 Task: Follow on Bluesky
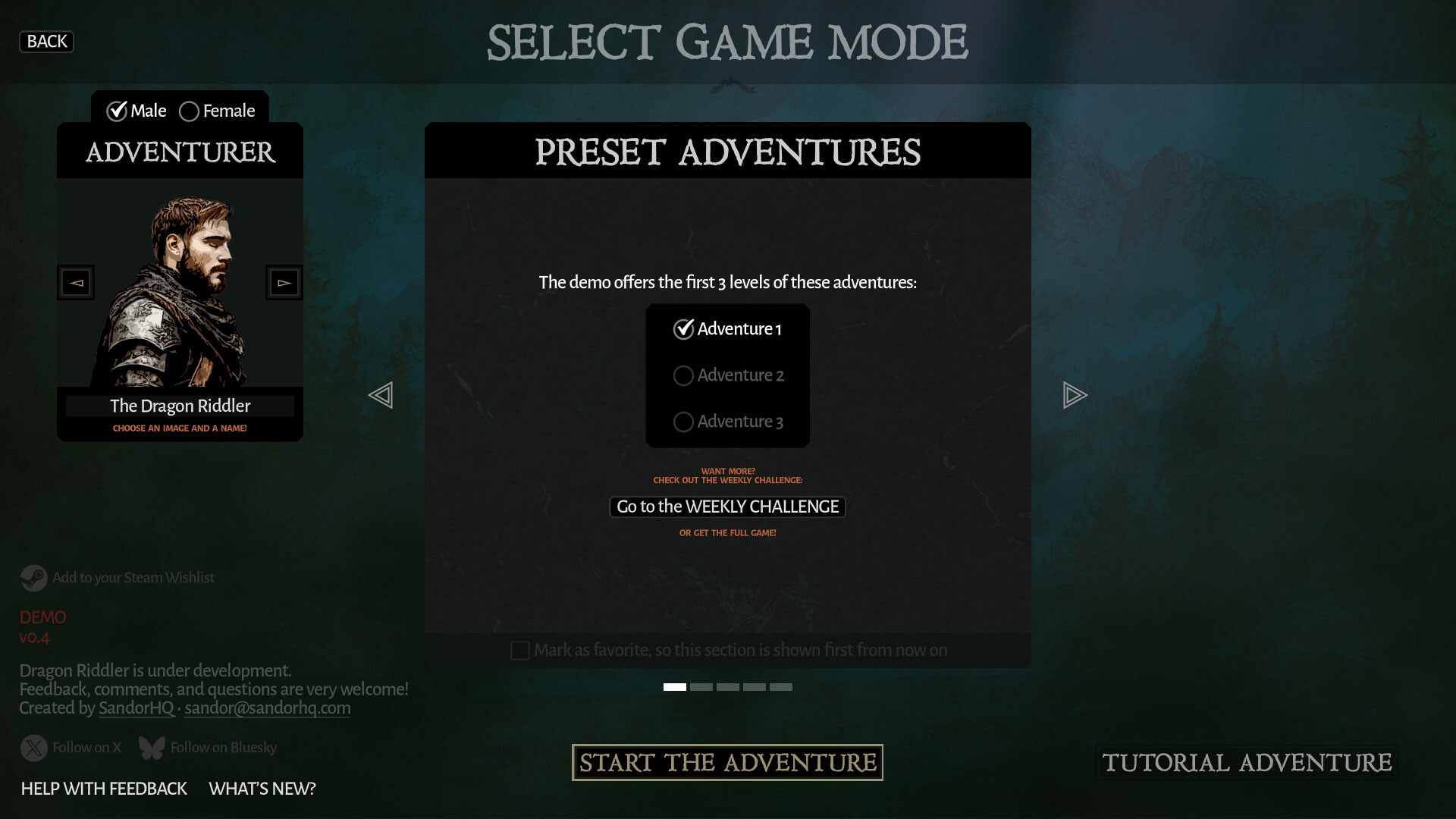pyautogui.click(x=208, y=748)
